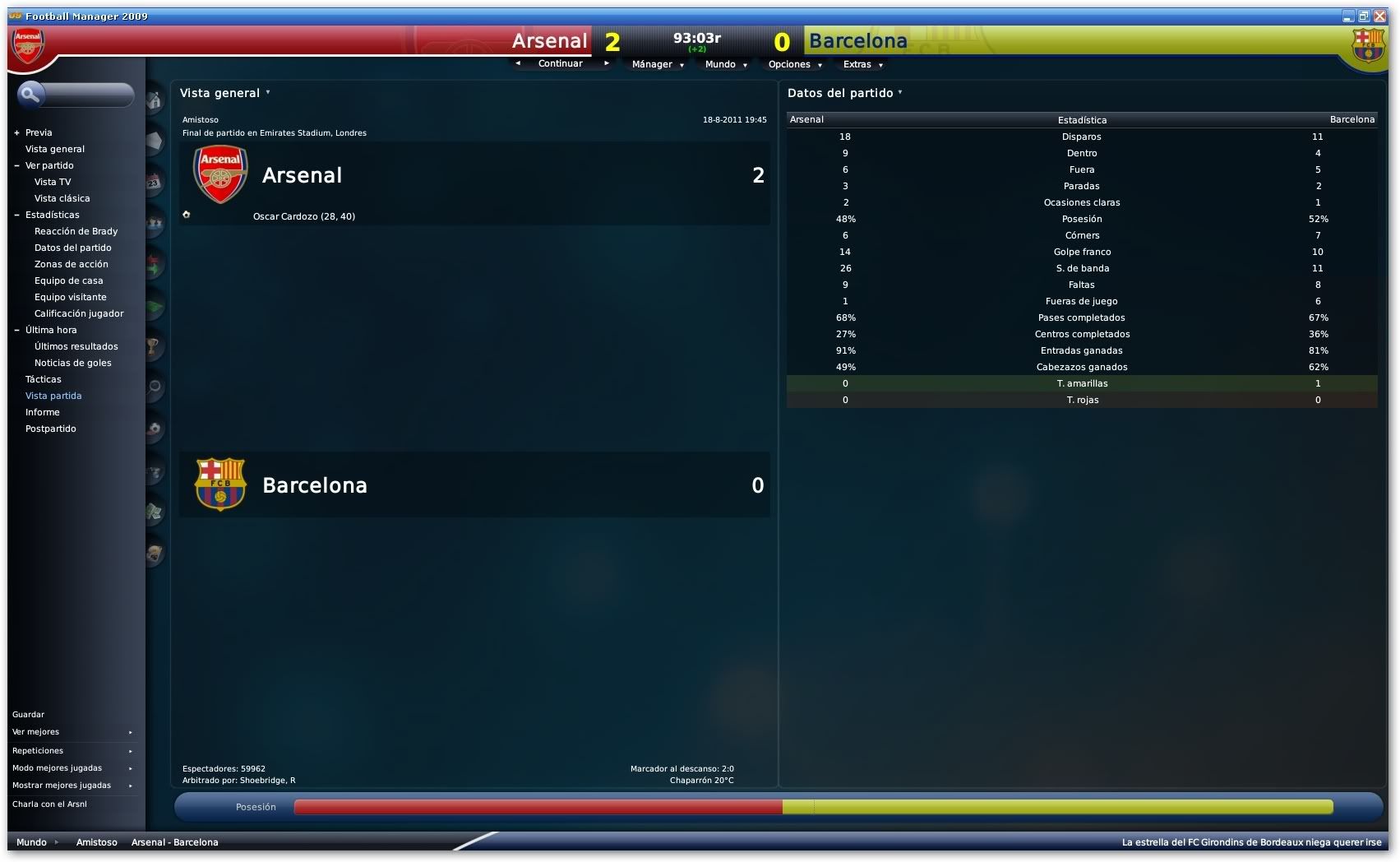The width and height of the screenshot is (1400, 862).
Task: Close the Football Manager window
Action: pos(1379,16)
